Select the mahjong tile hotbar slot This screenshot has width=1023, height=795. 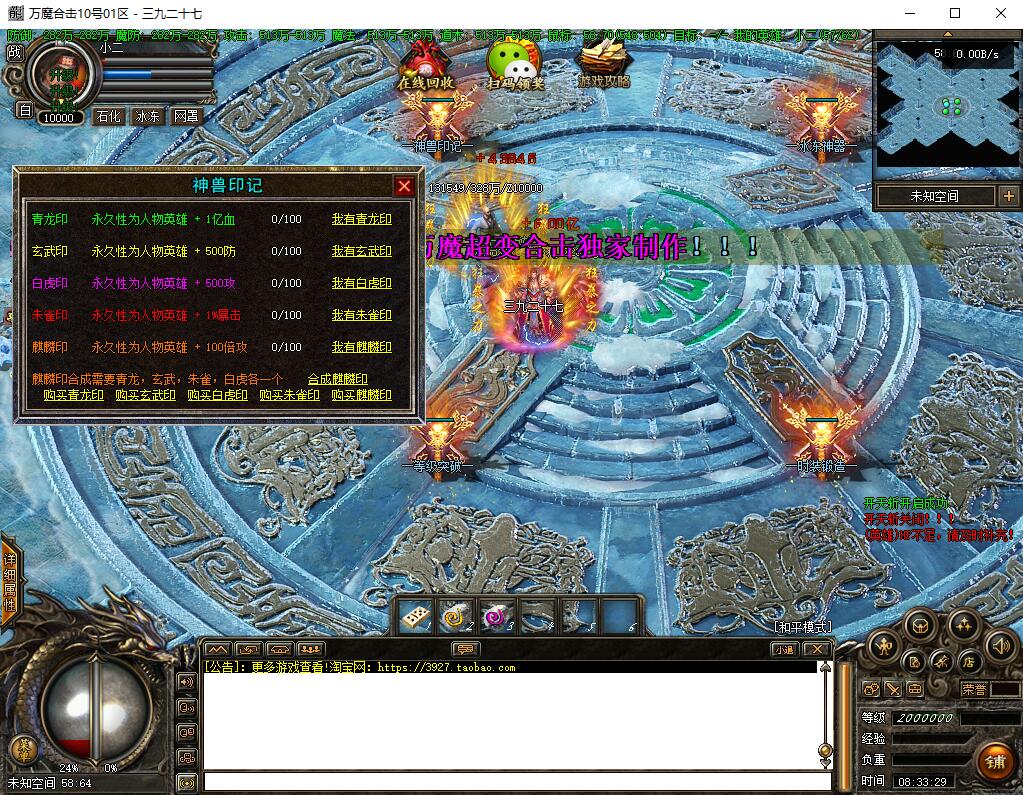tap(413, 617)
